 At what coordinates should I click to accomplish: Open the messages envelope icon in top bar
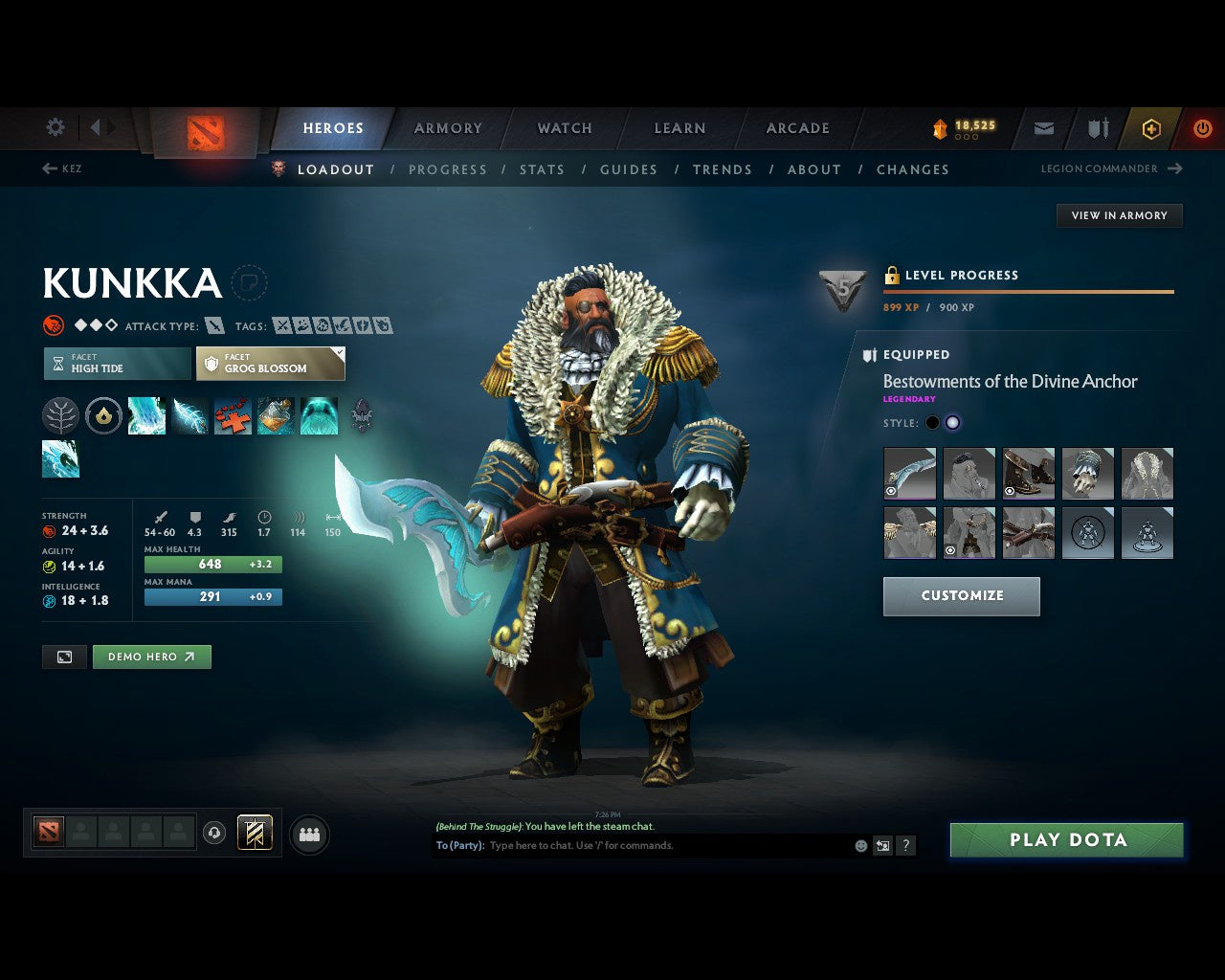(x=1043, y=128)
